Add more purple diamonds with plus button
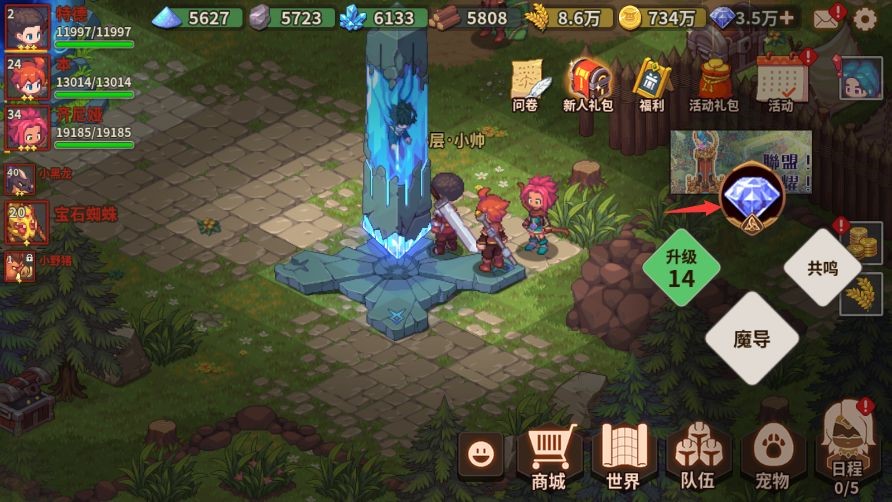 [787, 18]
